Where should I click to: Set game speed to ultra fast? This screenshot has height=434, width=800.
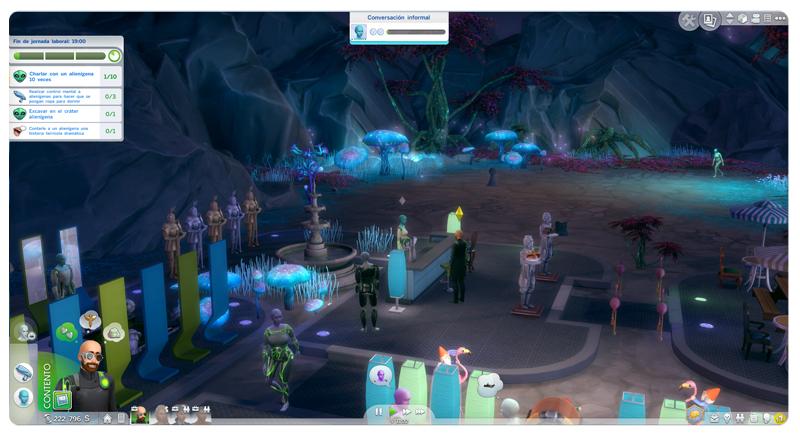[421, 411]
